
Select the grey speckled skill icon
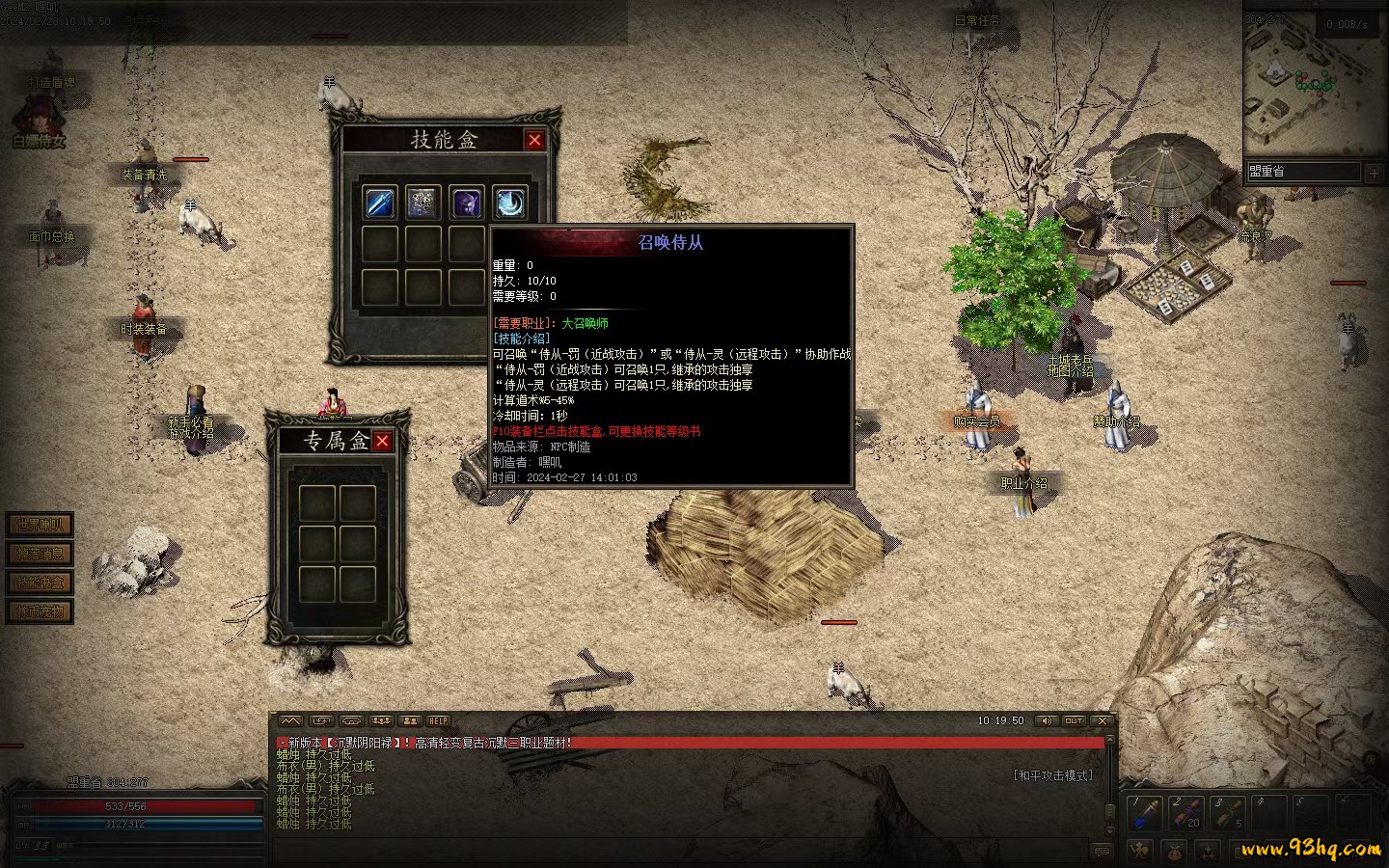coord(422,203)
